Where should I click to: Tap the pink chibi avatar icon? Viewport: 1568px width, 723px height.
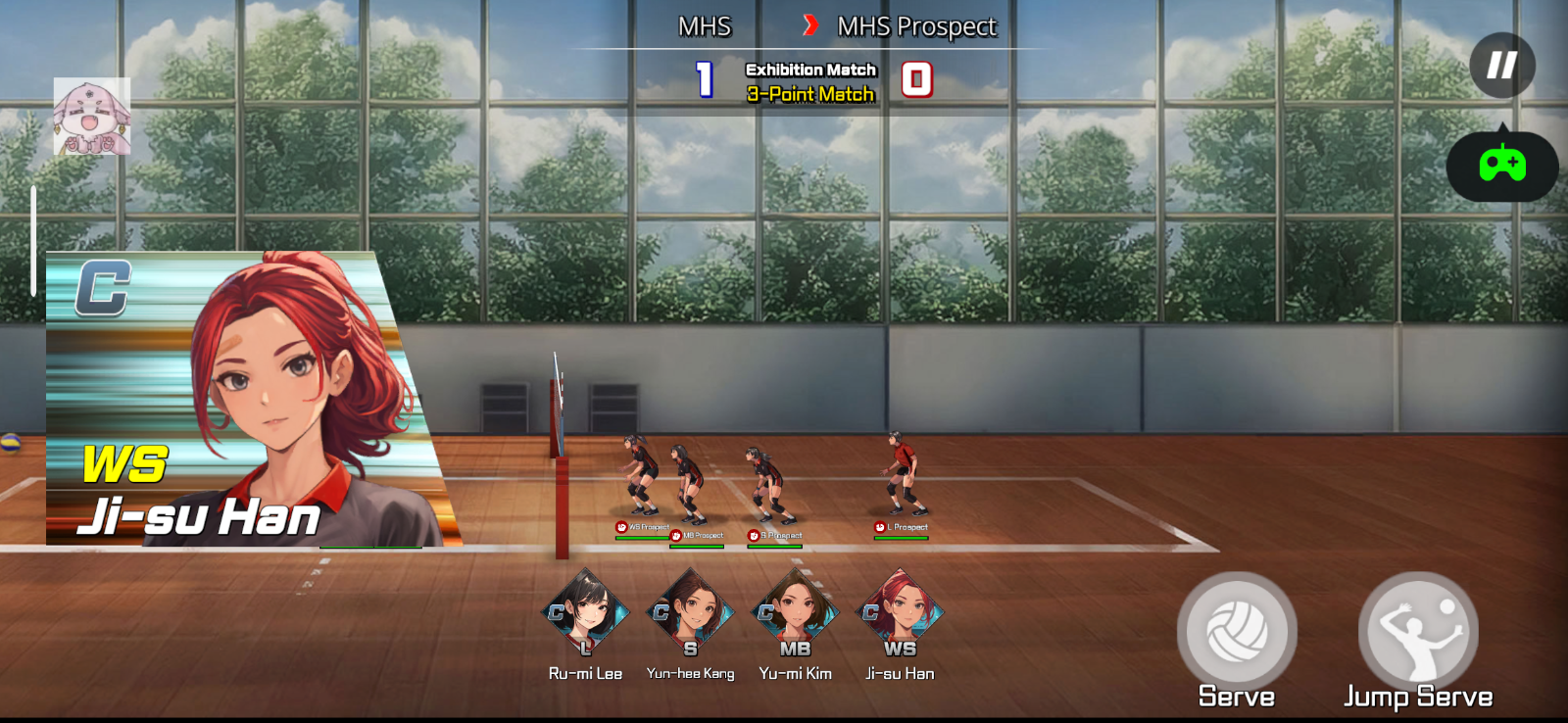point(91,117)
